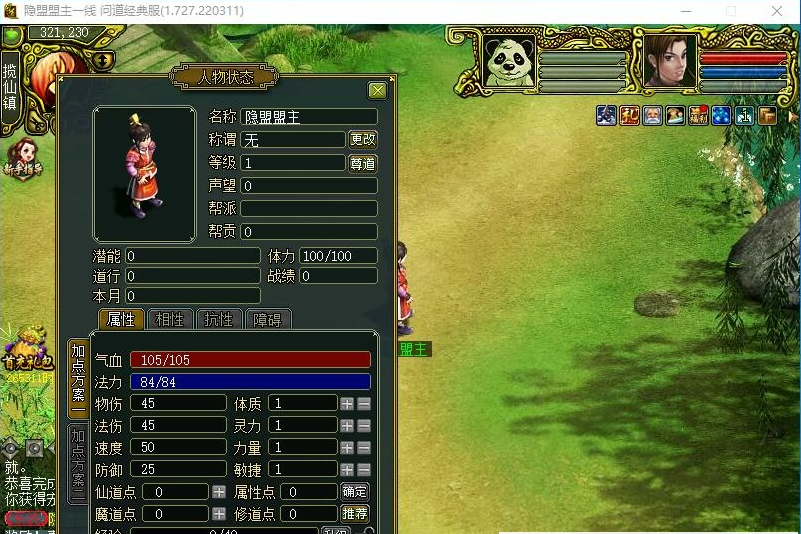Select the 抗性 tab
The height and width of the screenshot is (534, 801).
point(219,320)
